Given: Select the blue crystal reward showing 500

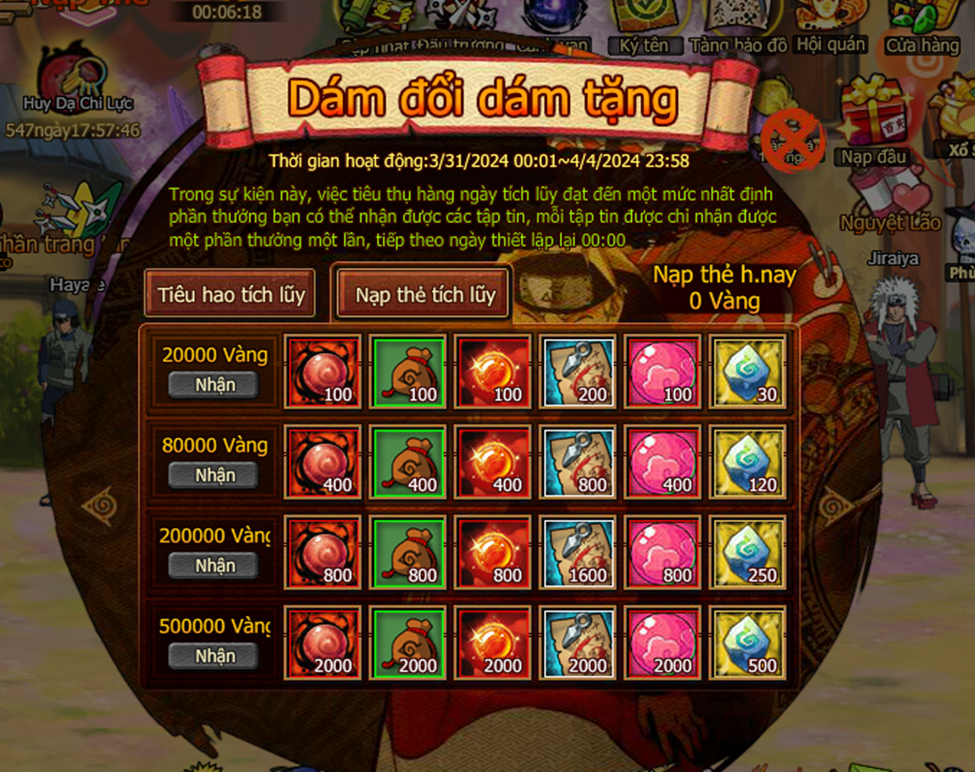Looking at the screenshot, I should pyautogui.click(x=747, y=642).
